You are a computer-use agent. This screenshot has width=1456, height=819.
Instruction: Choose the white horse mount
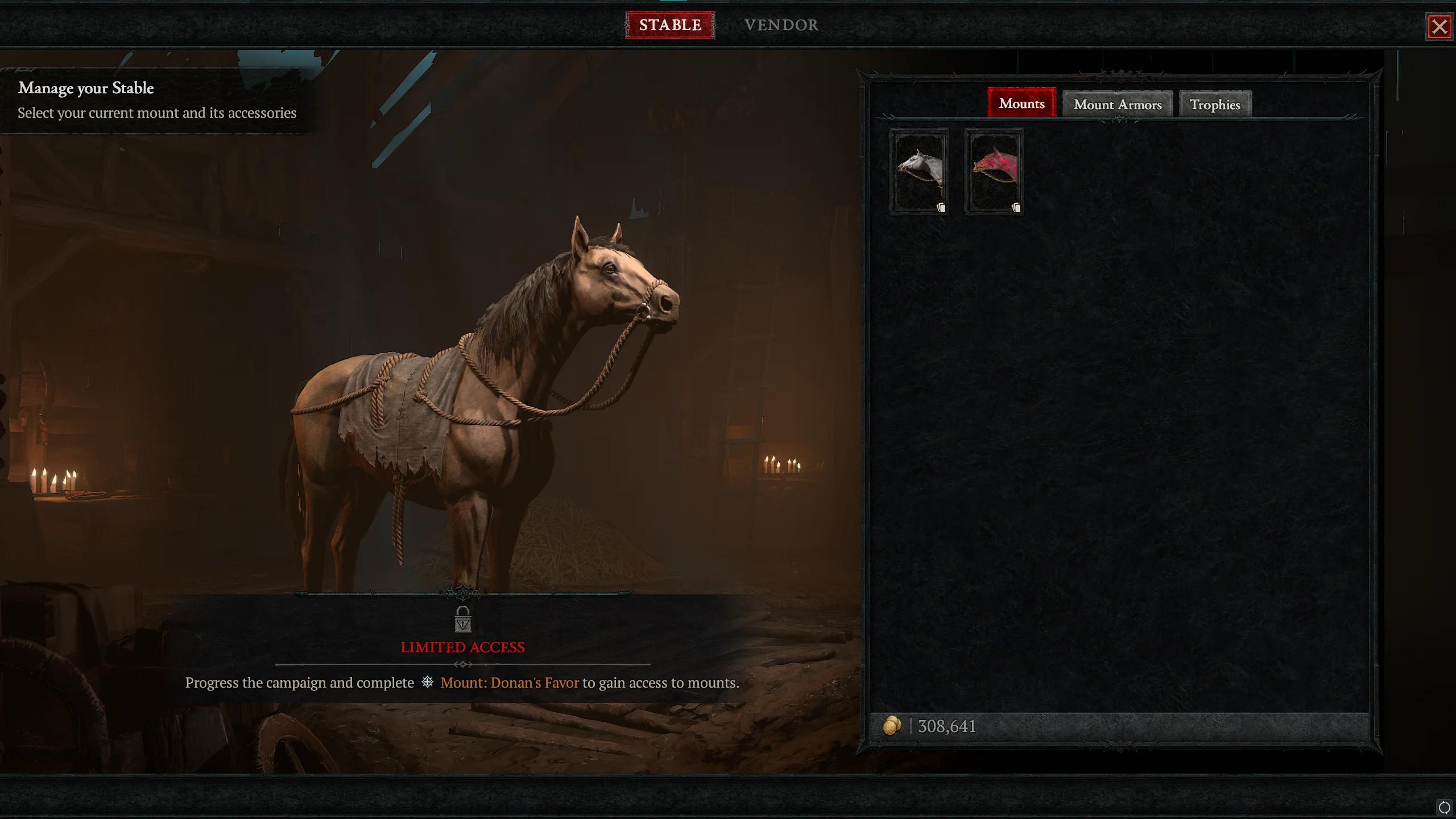pyautogui.click(x=919, y=171)
